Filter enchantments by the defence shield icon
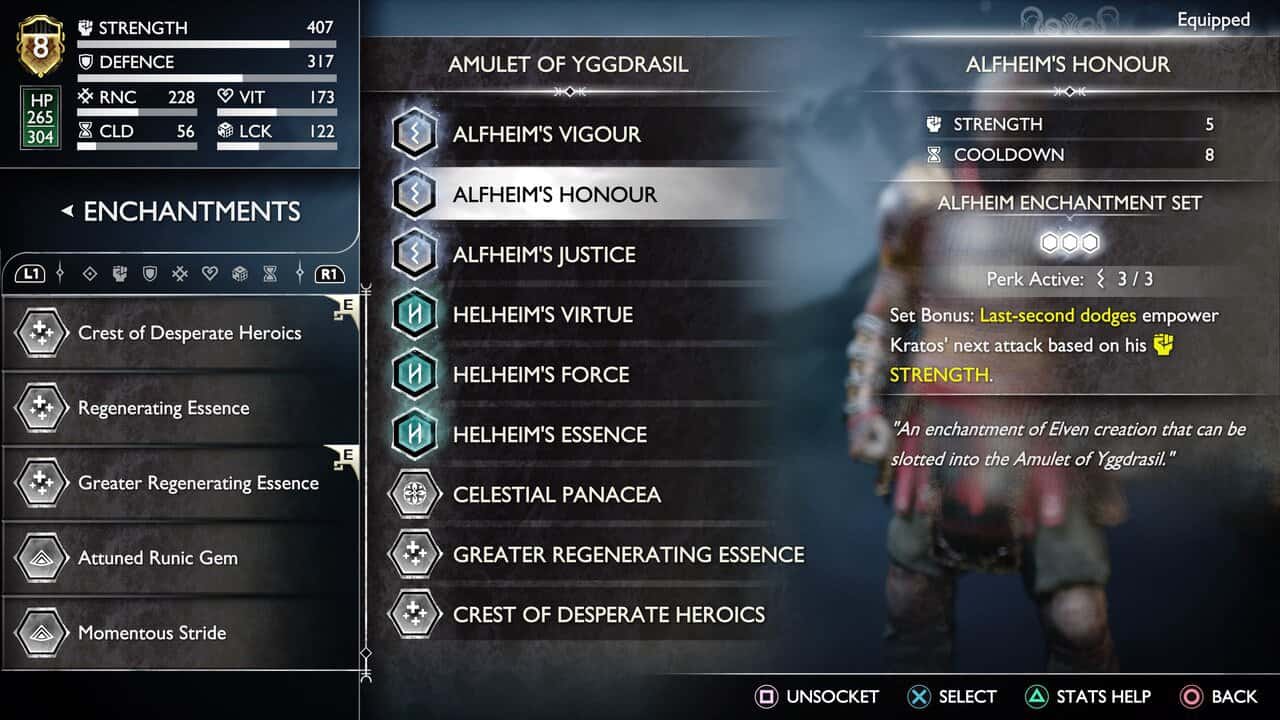The width and height of the screenshot is (1280, 720). pyautogui.click(x=150, y=273)
